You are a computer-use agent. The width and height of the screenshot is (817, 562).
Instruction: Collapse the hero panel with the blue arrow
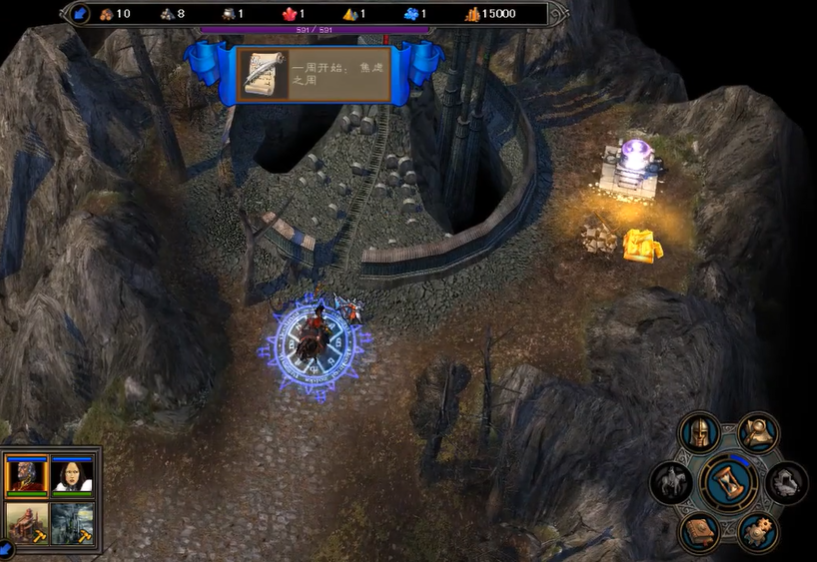coord(5,549)
